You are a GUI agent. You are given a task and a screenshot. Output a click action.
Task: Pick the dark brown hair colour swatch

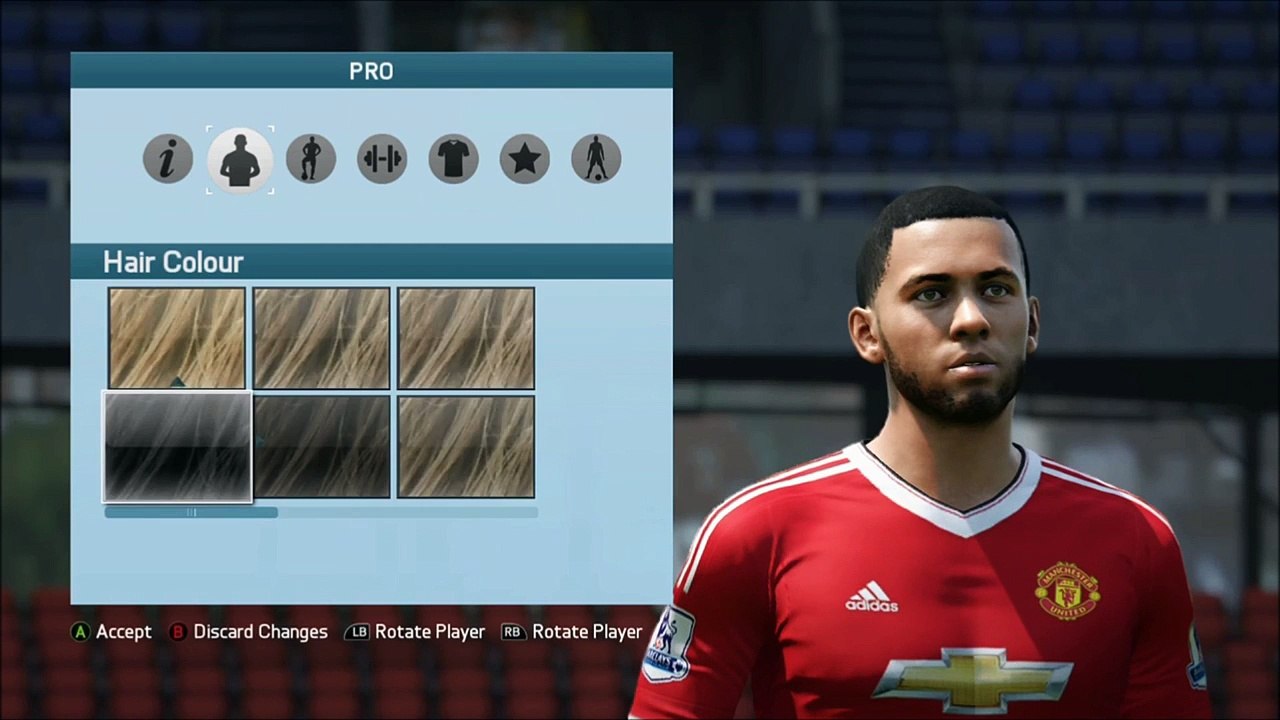[x=321, y=446]
